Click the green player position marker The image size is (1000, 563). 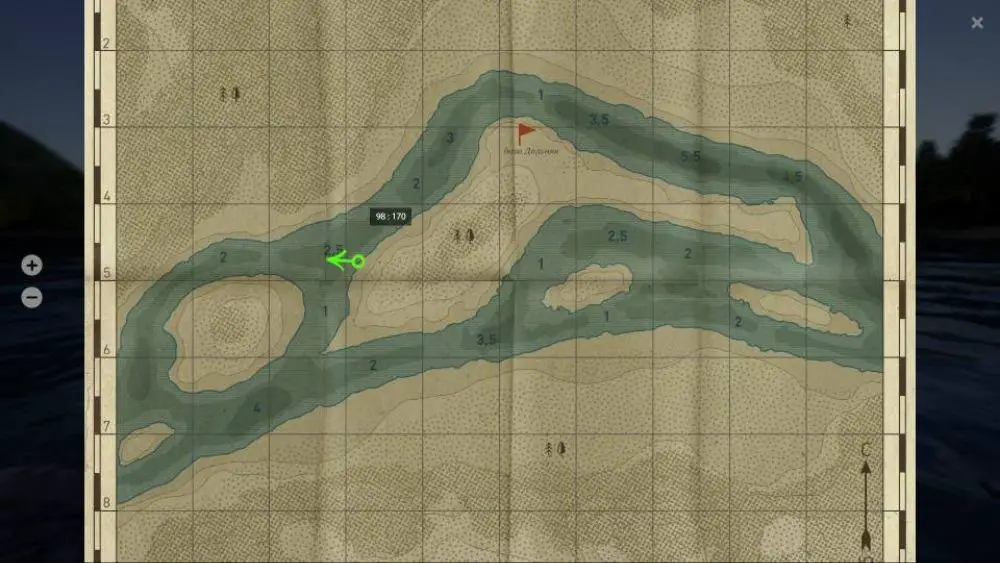tap(357, 261)
